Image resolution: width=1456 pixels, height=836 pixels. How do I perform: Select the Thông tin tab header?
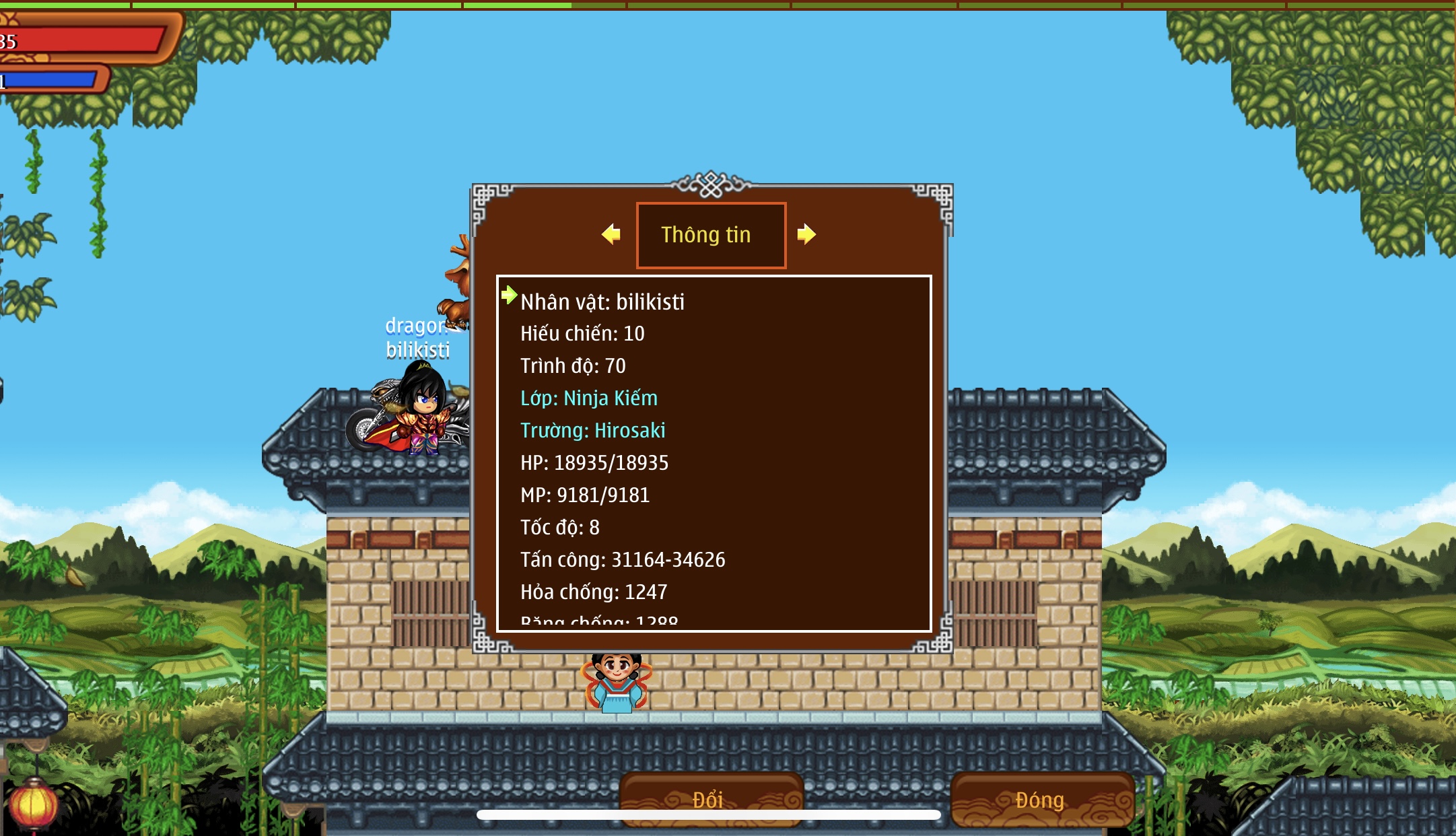(711, 235)
